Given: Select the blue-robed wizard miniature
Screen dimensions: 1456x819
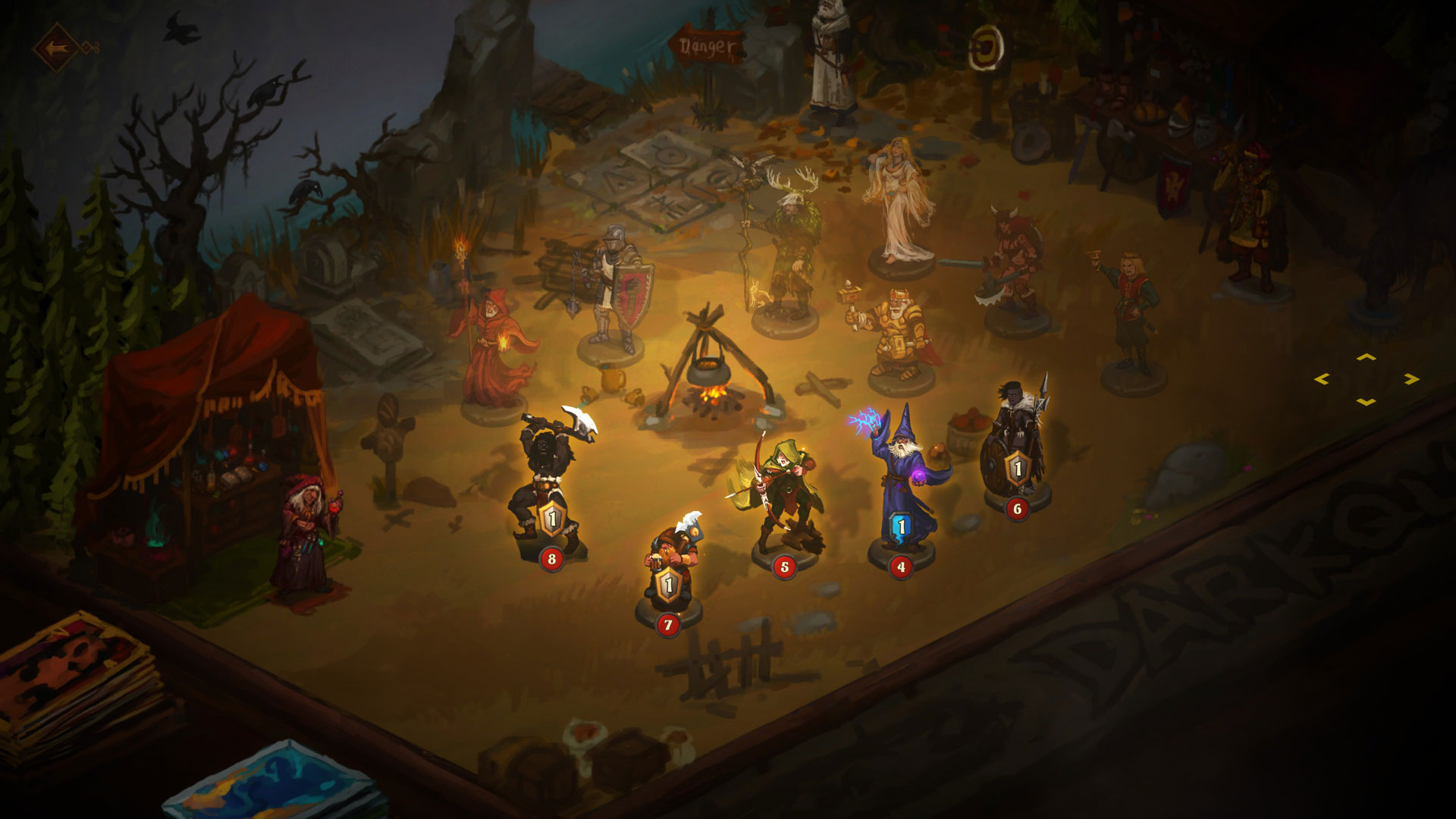Looking at the screenshot, I should [902, 463].
